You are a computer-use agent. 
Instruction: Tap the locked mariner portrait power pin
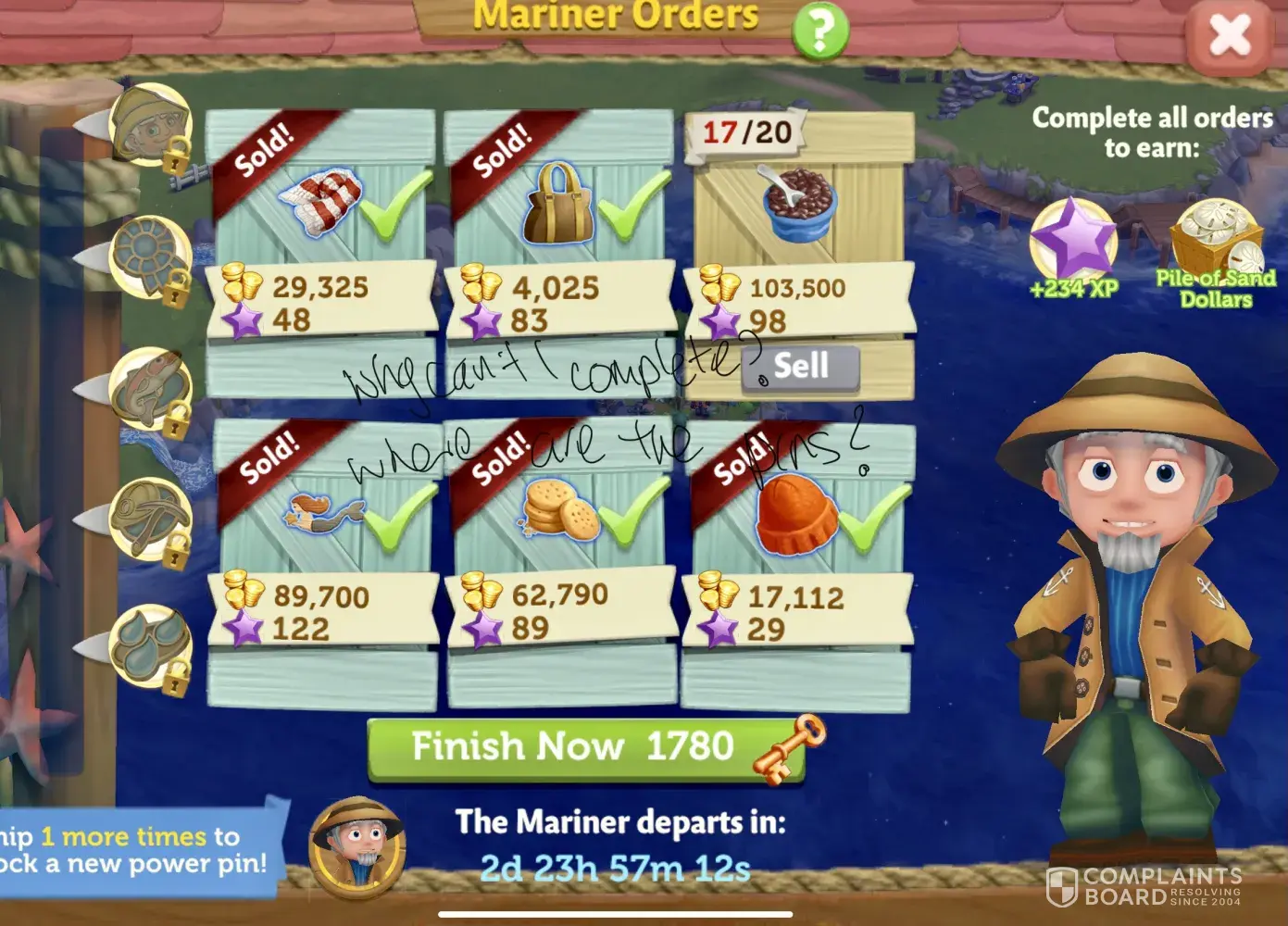(x=150, y=127)
